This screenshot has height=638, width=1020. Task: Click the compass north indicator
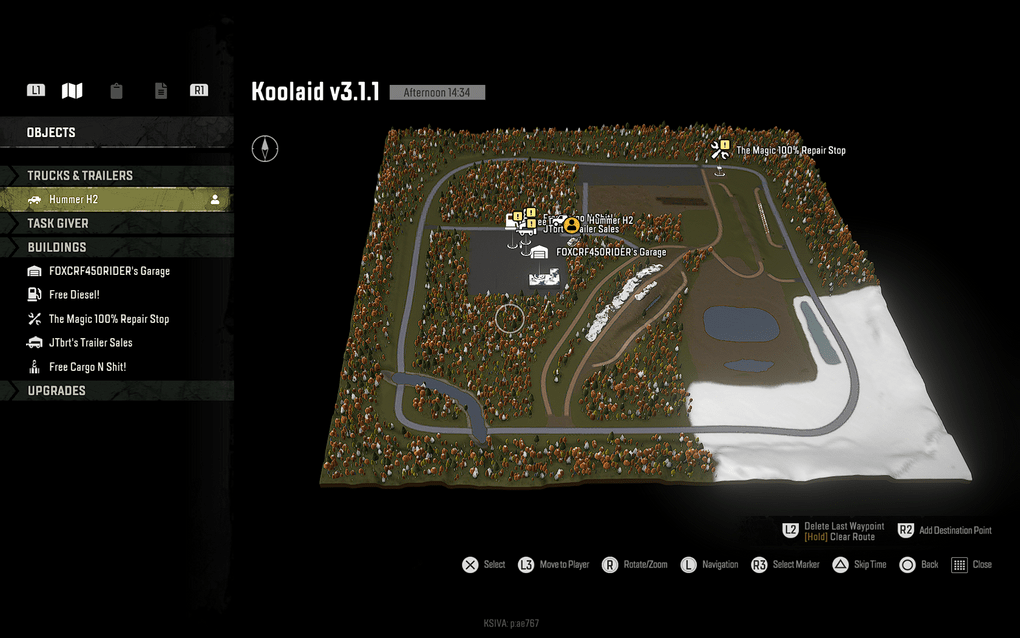(x=265, y=149)
